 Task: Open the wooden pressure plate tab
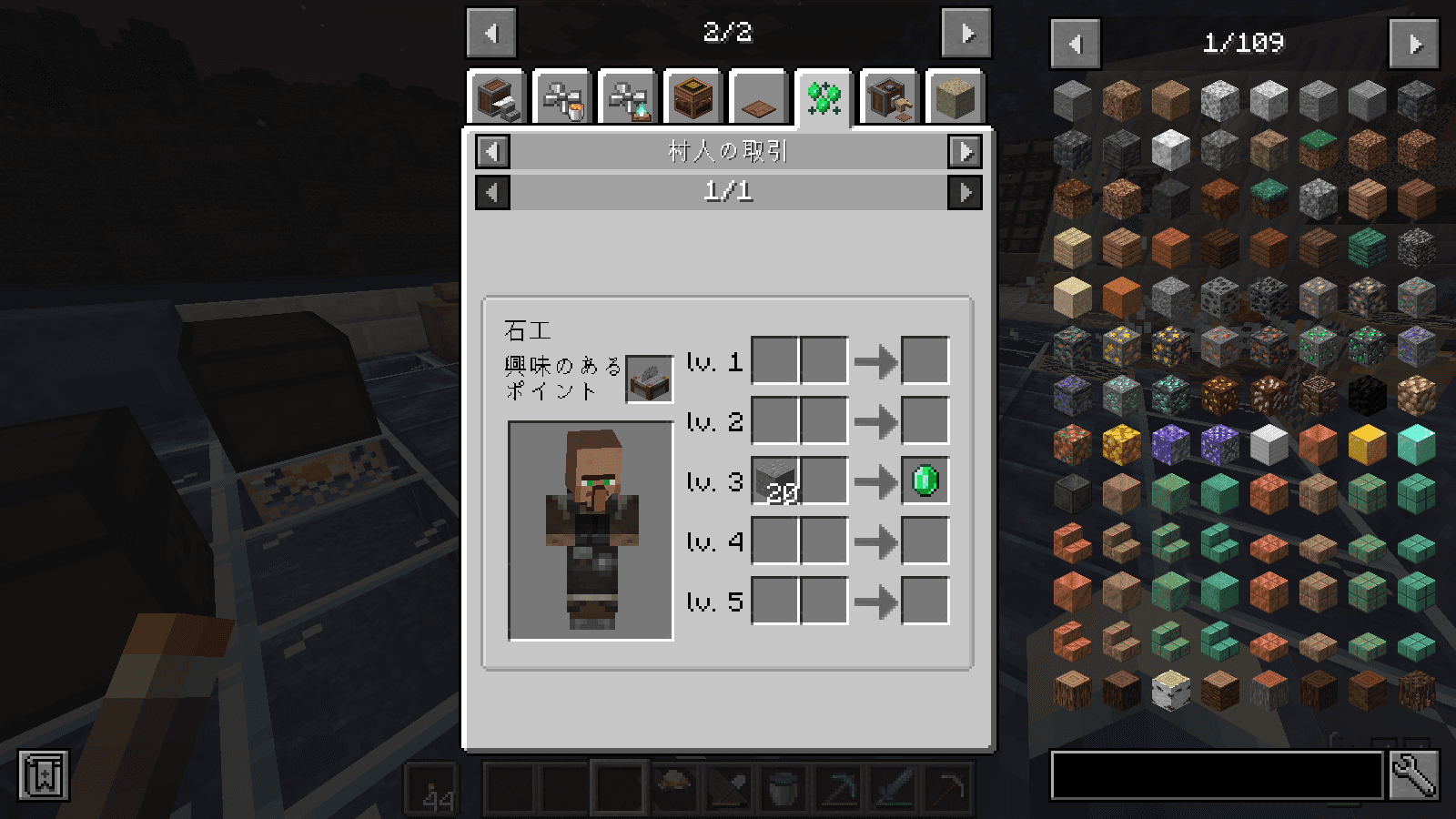pyautogui.click(x=758, y=97)
